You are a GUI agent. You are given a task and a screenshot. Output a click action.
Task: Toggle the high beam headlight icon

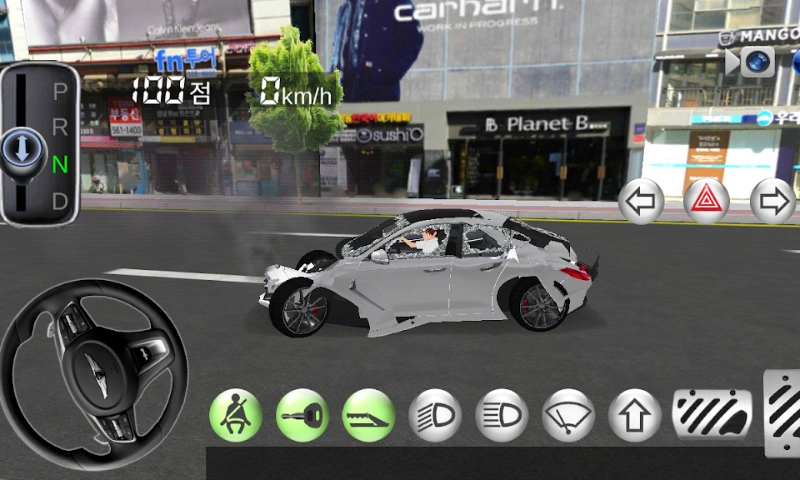(502, 415)
